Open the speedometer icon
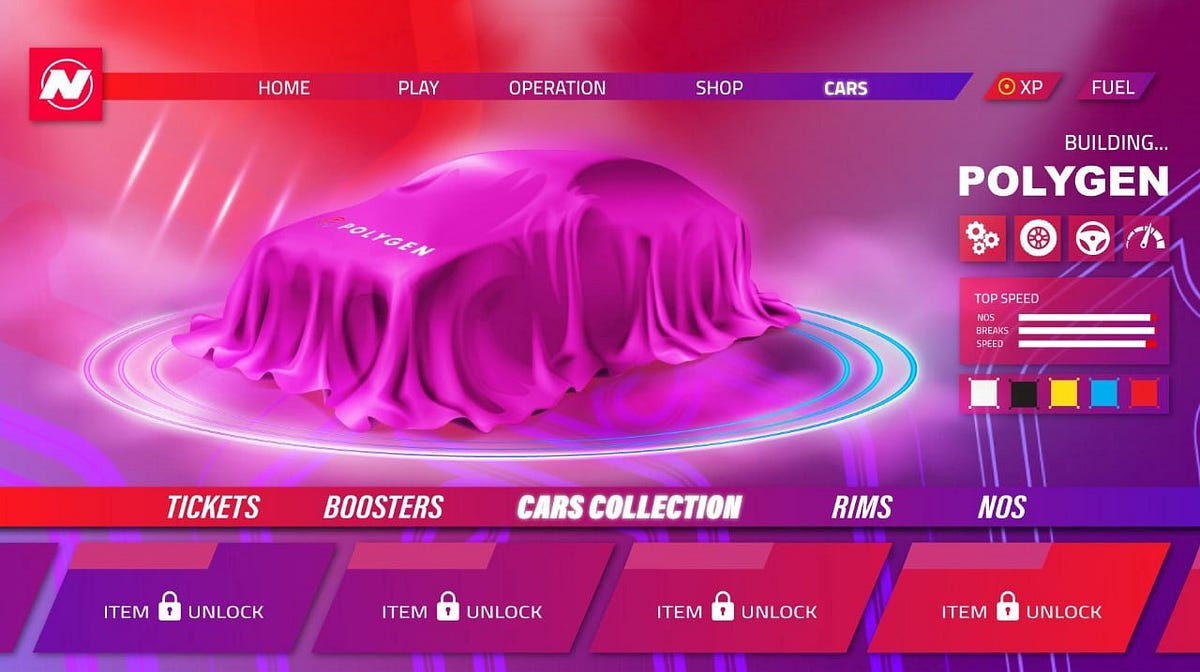Screen dimensions: 1200x672 1145,239
